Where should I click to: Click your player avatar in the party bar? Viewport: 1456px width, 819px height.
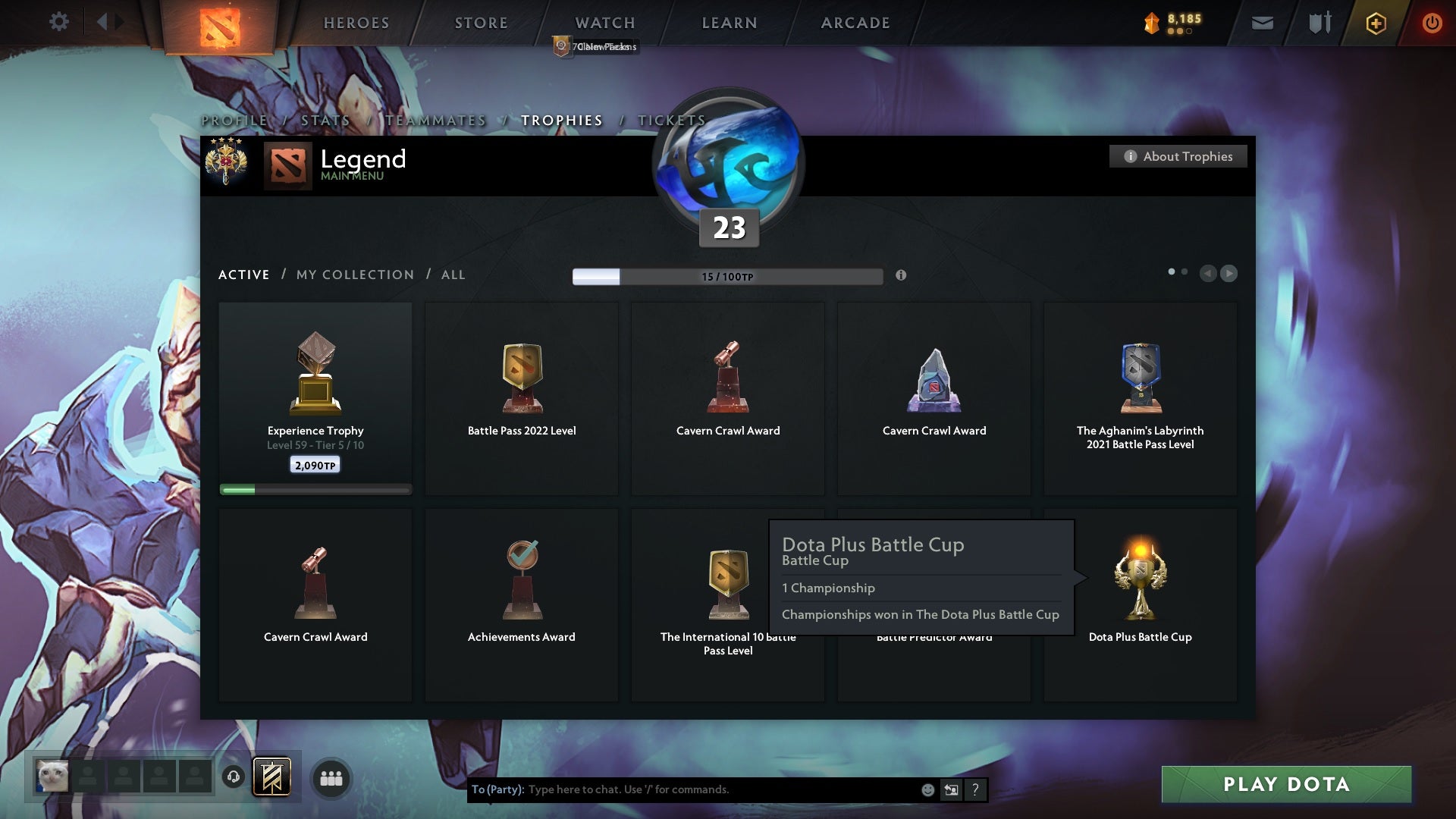point(50,777)
